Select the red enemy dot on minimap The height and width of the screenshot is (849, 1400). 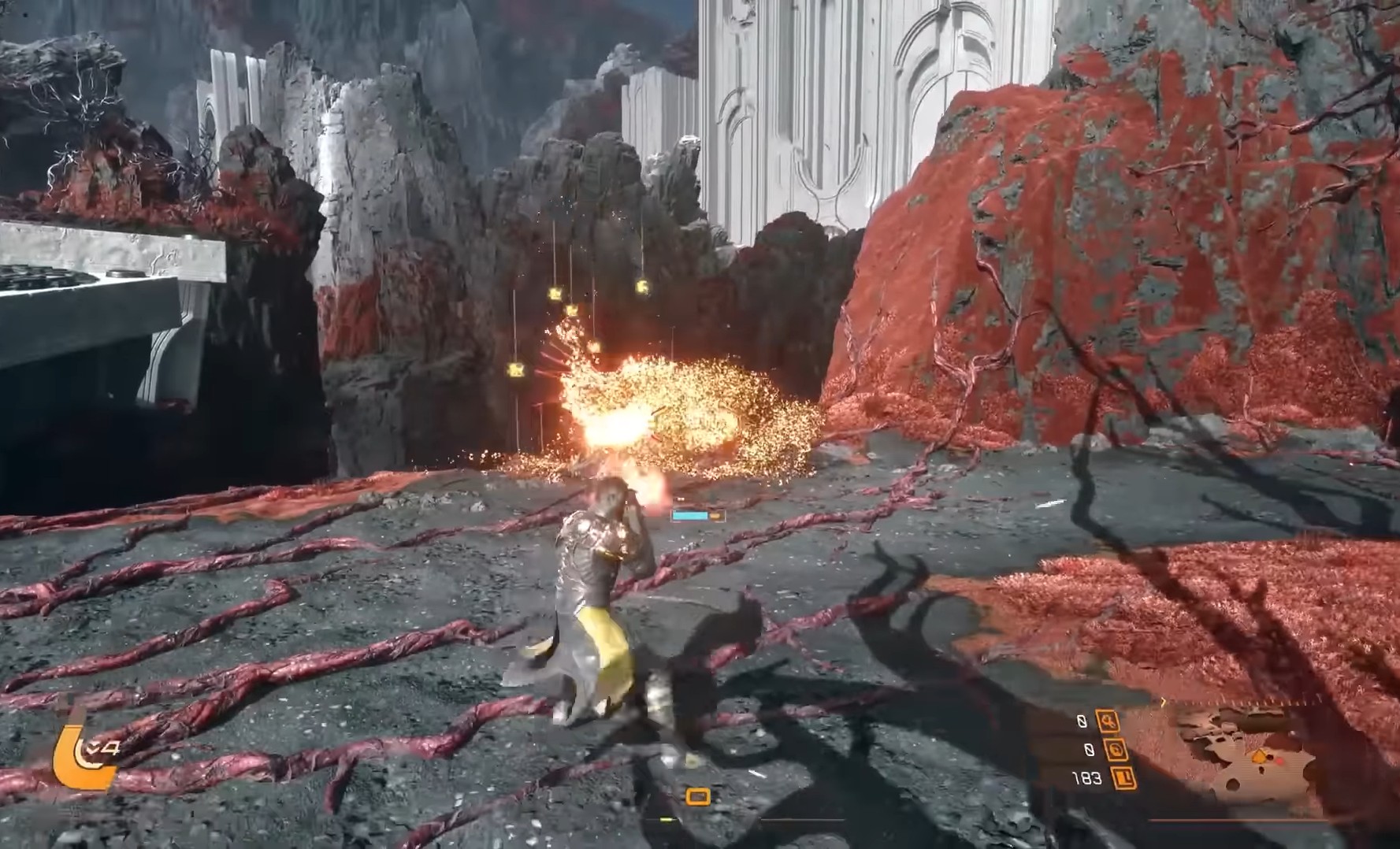click(1279, 762)
